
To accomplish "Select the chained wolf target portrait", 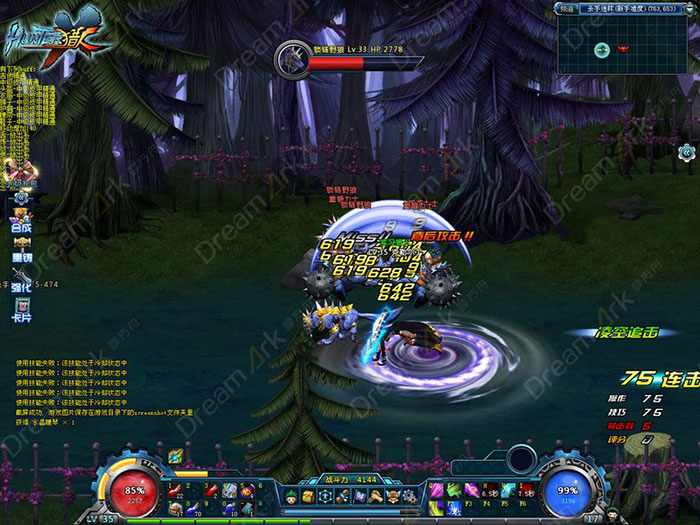I will (x=293, y=56).
